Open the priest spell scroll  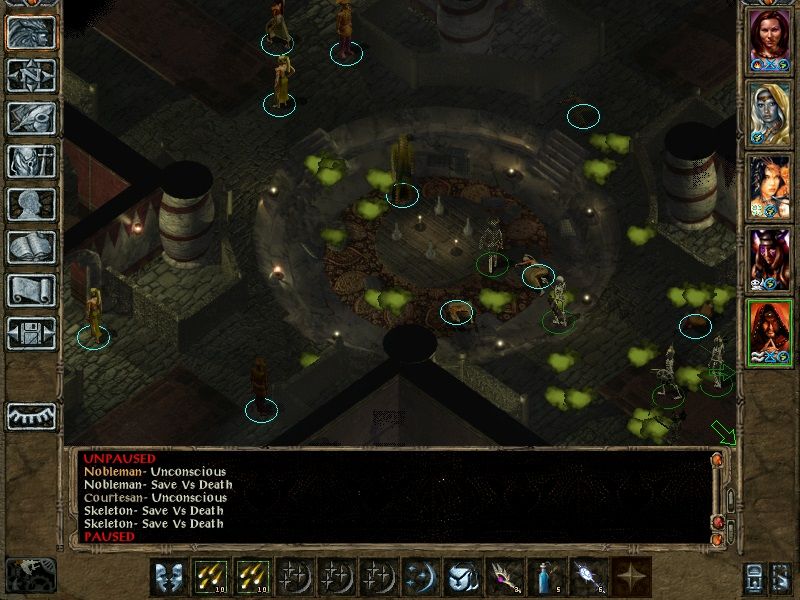click(31, 290)
